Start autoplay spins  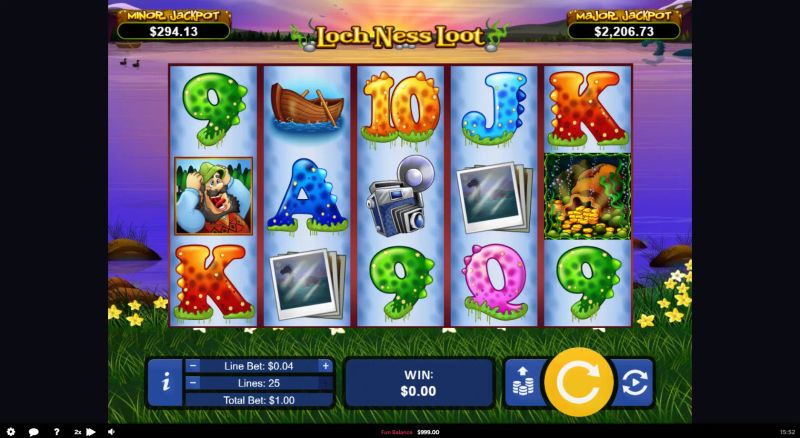[633, 383]
